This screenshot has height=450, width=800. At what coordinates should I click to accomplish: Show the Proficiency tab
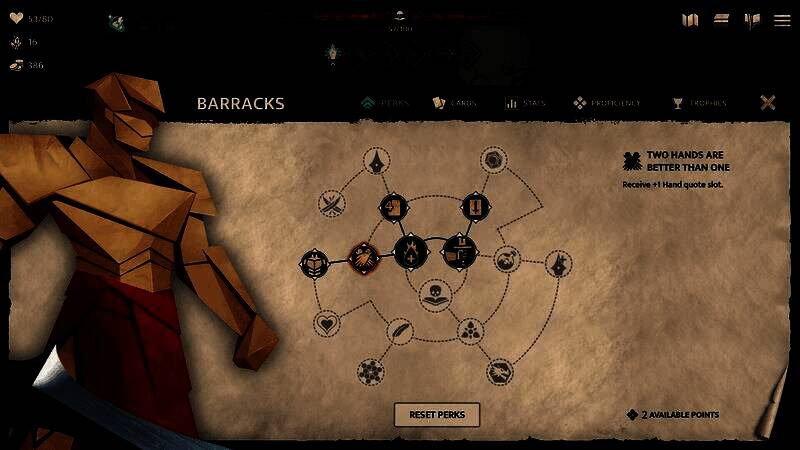click(607, 103)
